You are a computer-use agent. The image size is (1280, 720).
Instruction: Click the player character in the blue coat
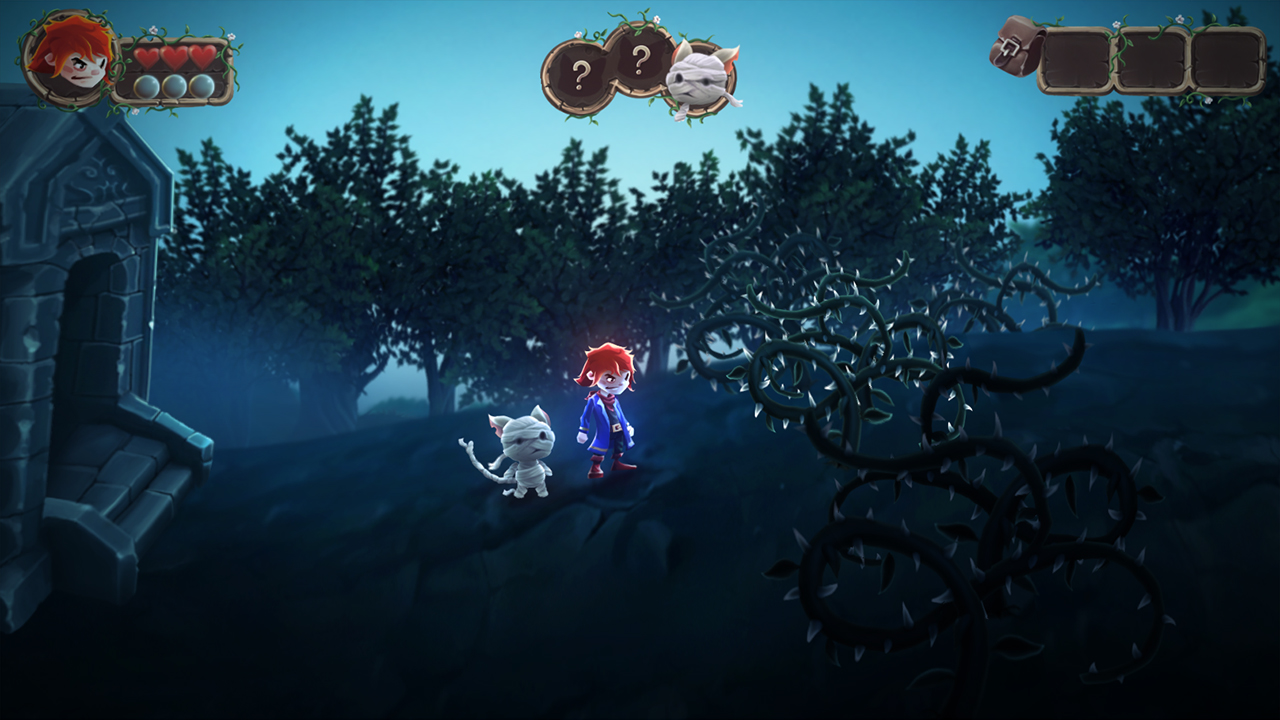(605, 425)
